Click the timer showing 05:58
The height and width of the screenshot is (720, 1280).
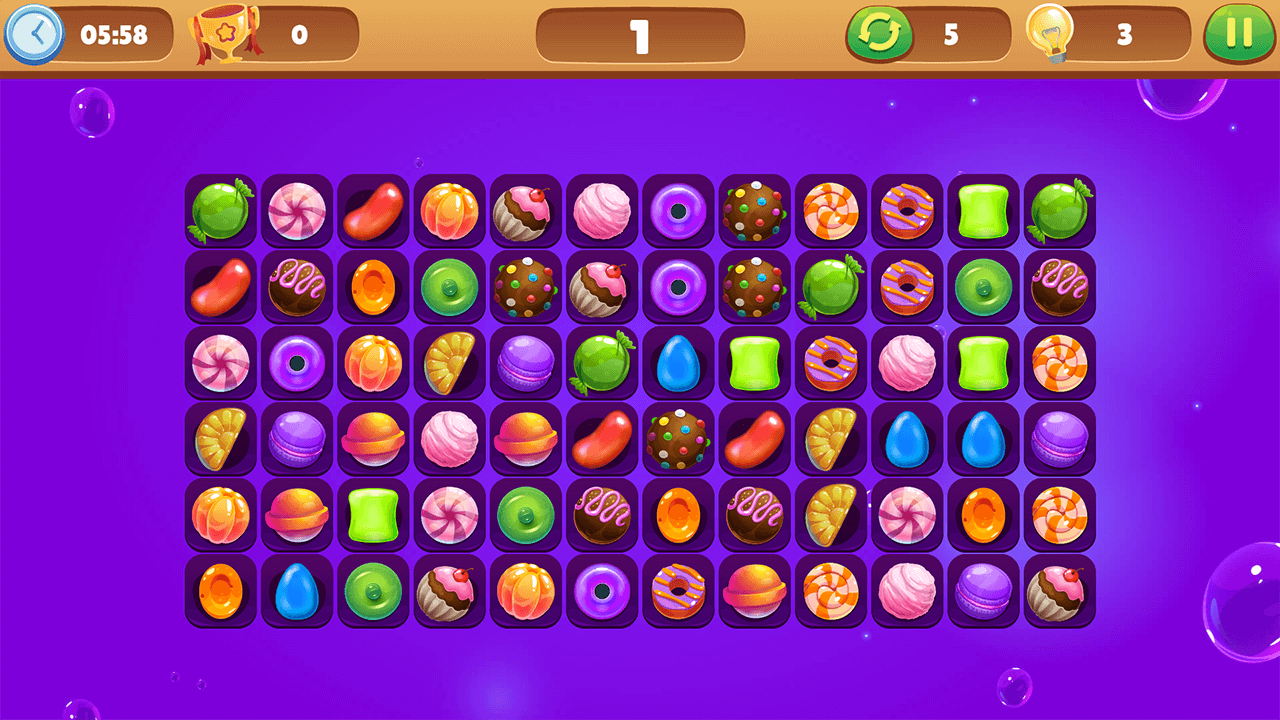(x=112, y=34)
